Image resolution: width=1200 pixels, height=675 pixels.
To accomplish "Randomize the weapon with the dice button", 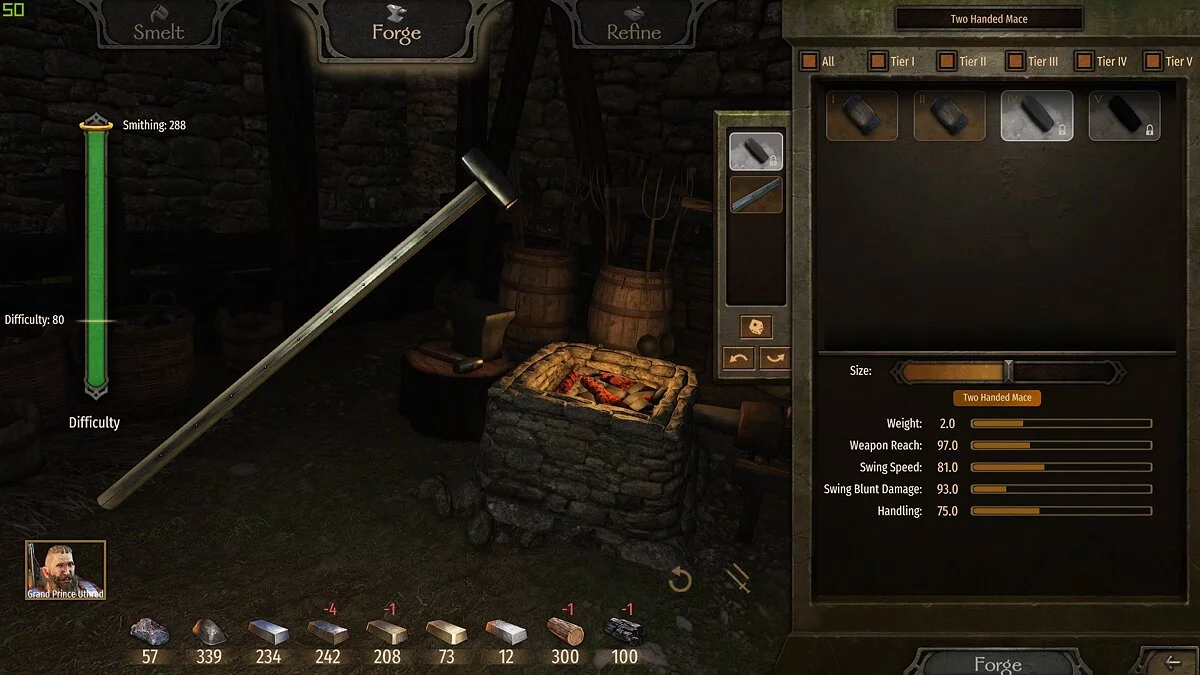I will 755,327.
